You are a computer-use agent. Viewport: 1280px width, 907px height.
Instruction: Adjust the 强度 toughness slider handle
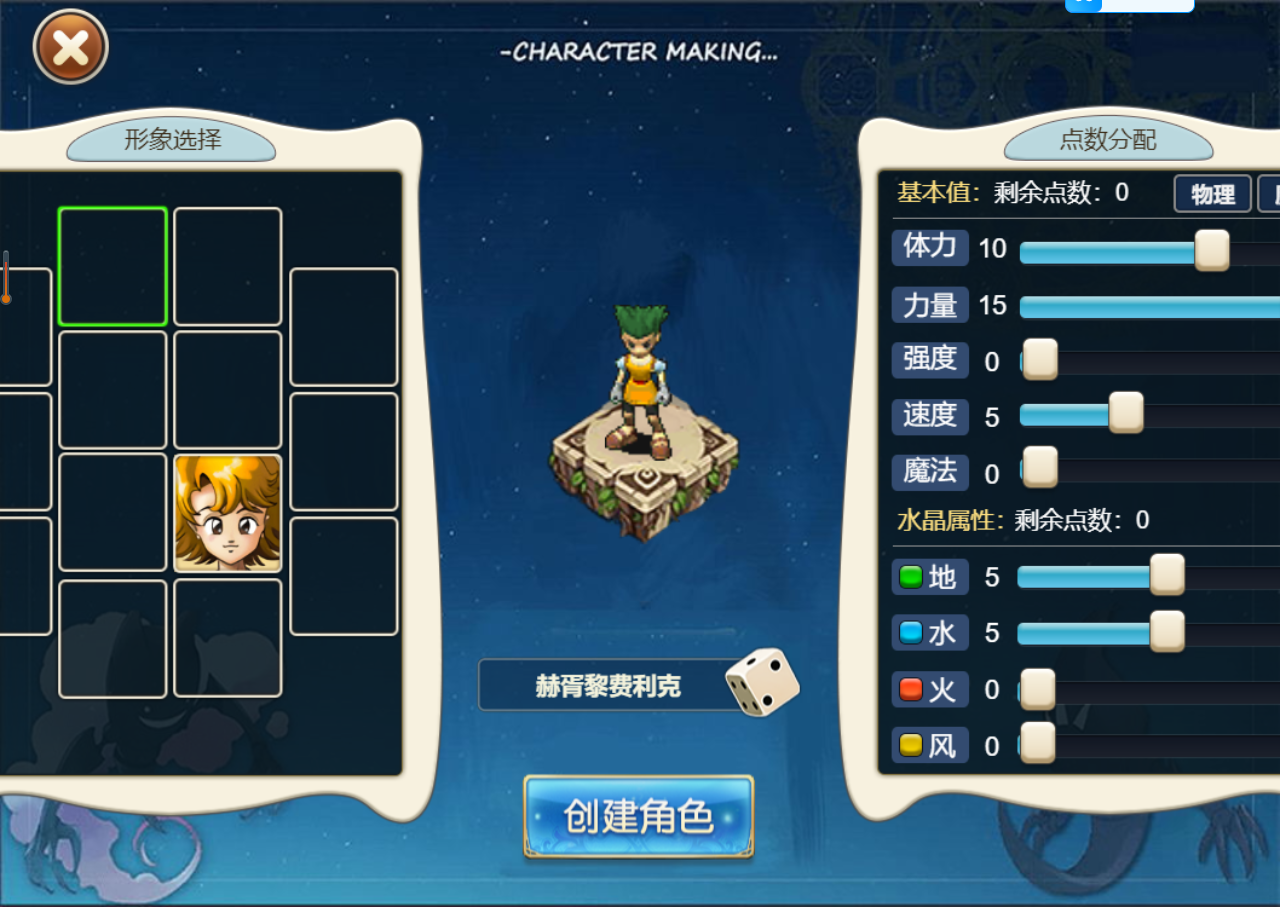pos(1040,359)
